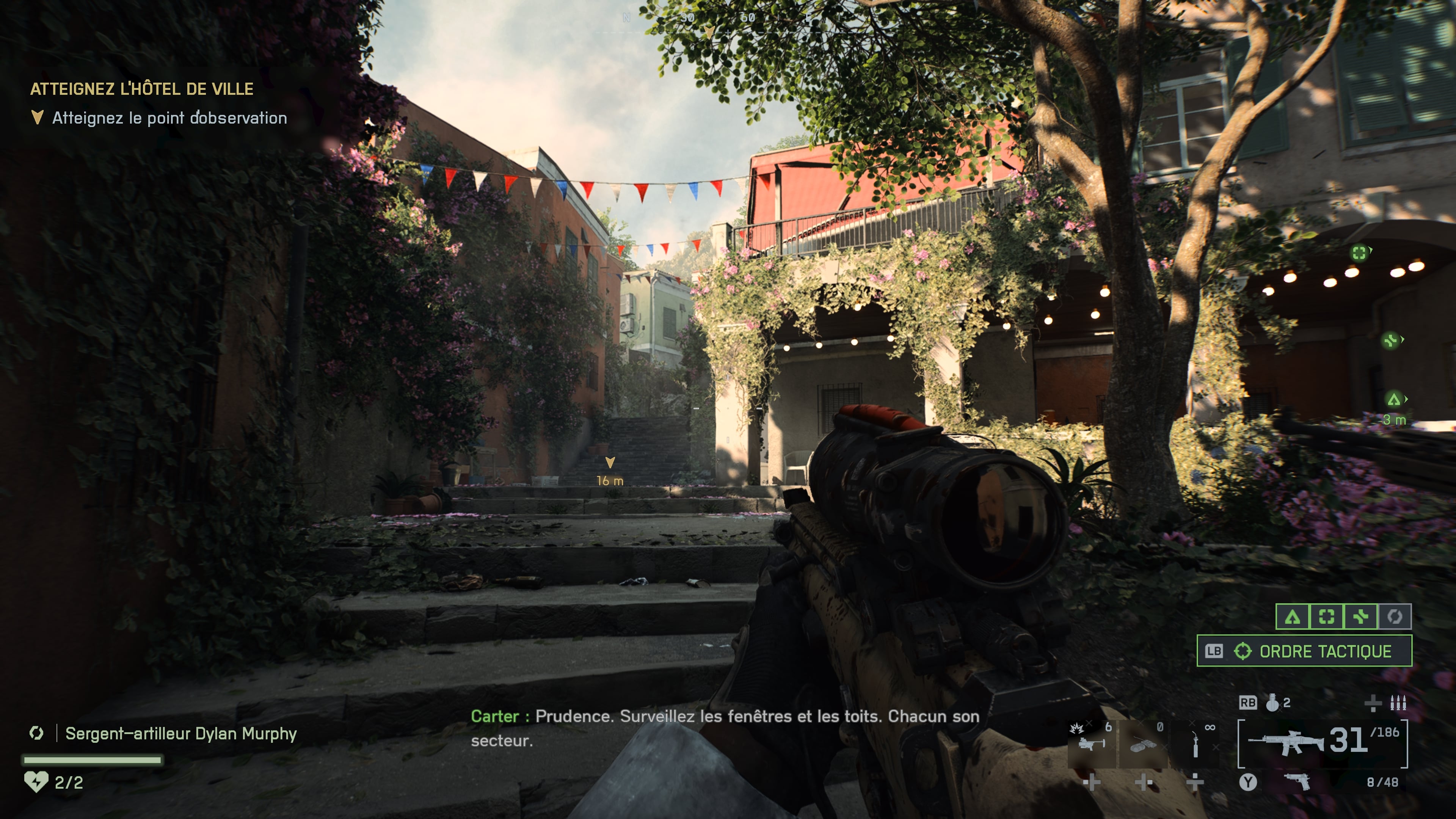The height and width of the screenshot is (819, 1456).
Task: Select the frag grenade icon
Action: [x=1272, y=703]
